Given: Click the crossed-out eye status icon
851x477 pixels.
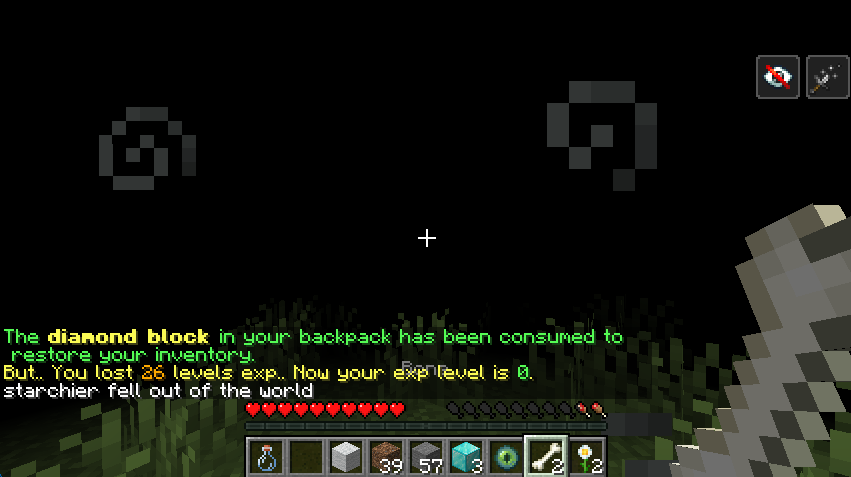Looking at the screenshot, I should point(778,77).
